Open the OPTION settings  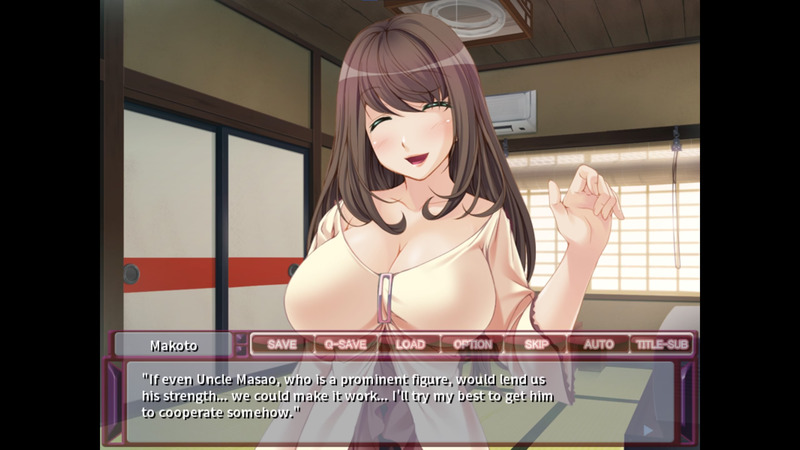[x=473, y=344]
